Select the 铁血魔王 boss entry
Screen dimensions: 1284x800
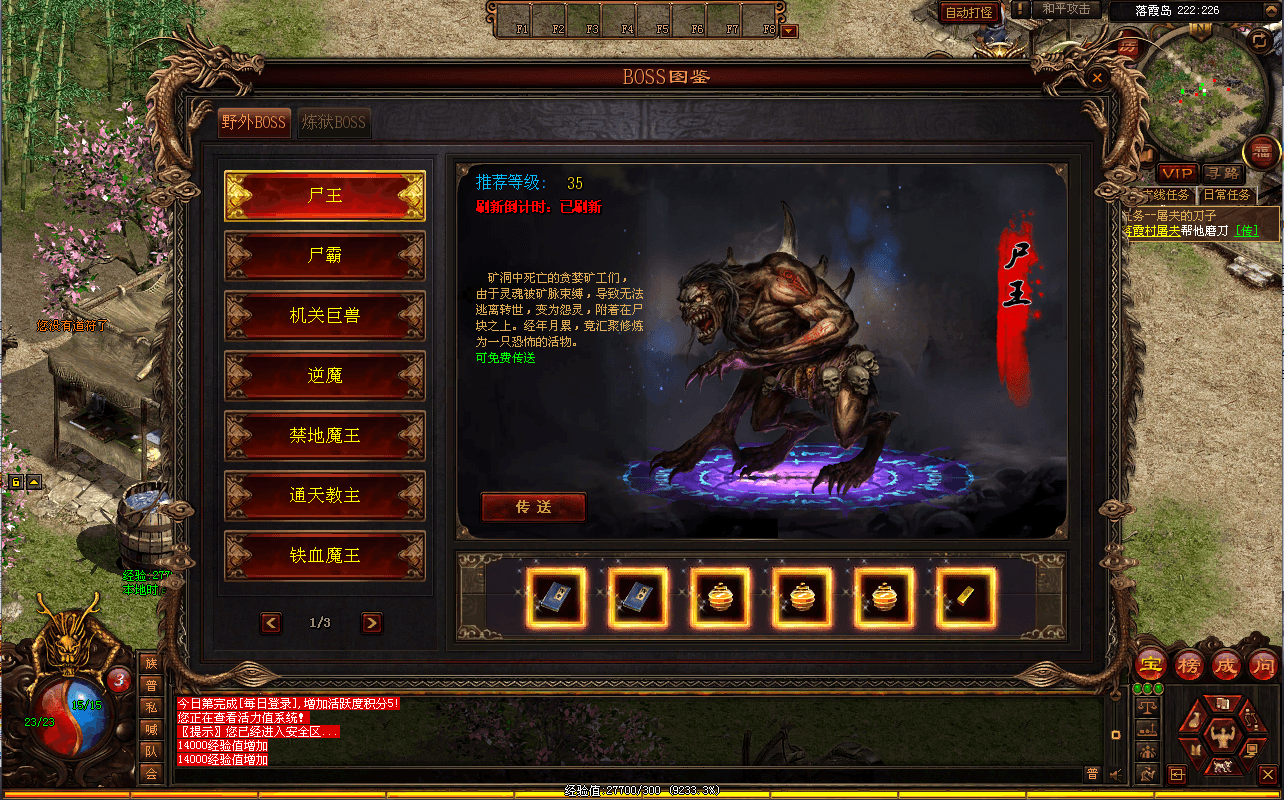(325, 556)
